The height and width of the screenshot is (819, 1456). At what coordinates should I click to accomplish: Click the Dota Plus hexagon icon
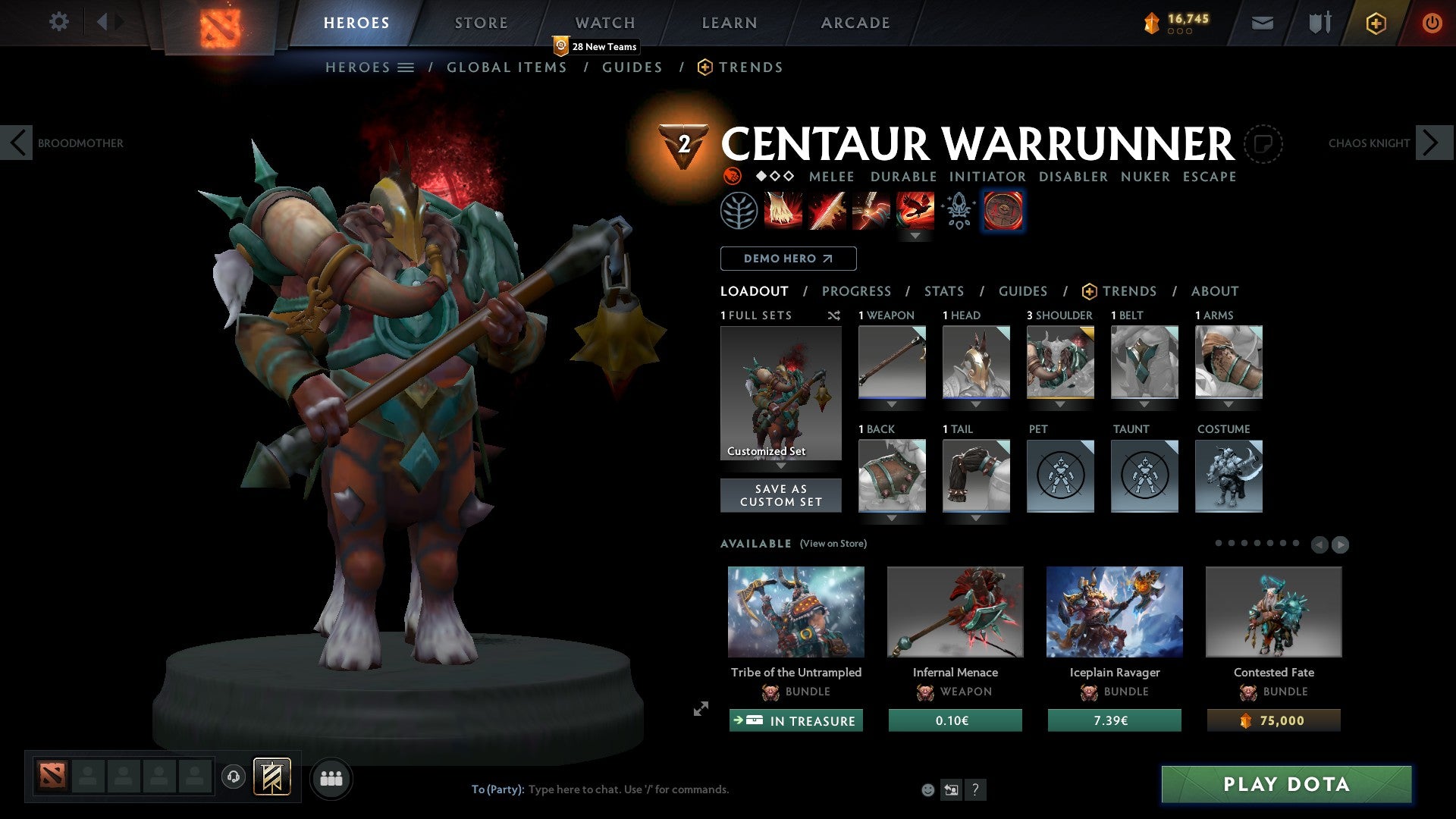pyautogui.click(x=1376, y=23)
